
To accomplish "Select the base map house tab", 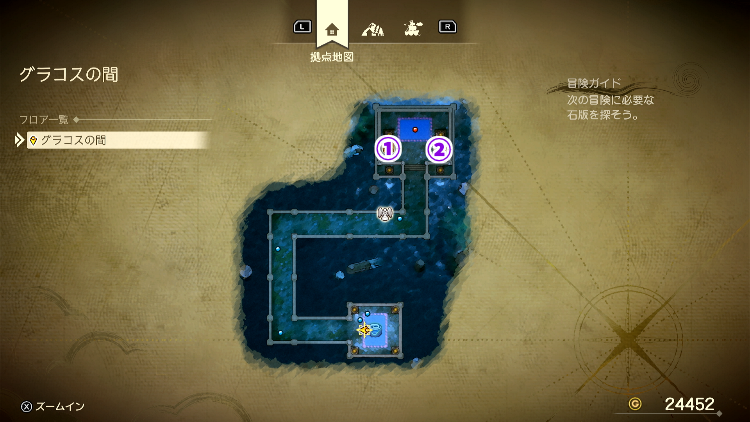I will click(332, 29).
